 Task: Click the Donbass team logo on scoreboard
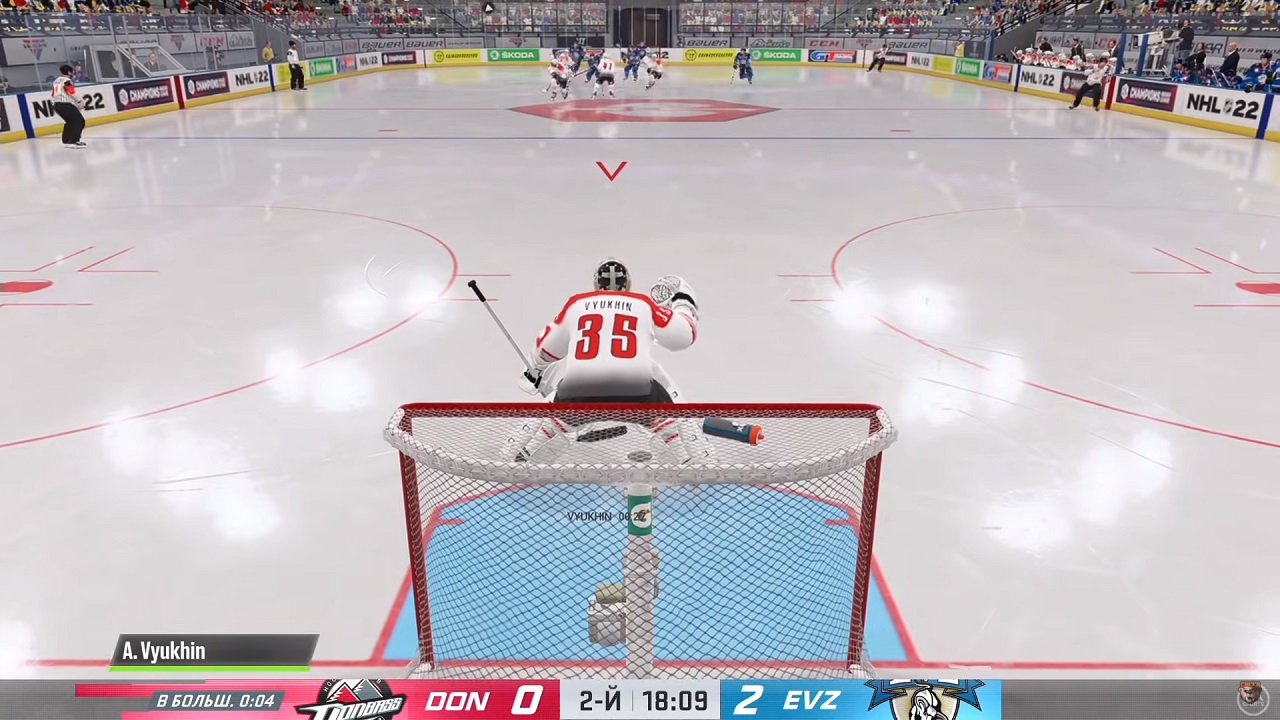(351, 700)
